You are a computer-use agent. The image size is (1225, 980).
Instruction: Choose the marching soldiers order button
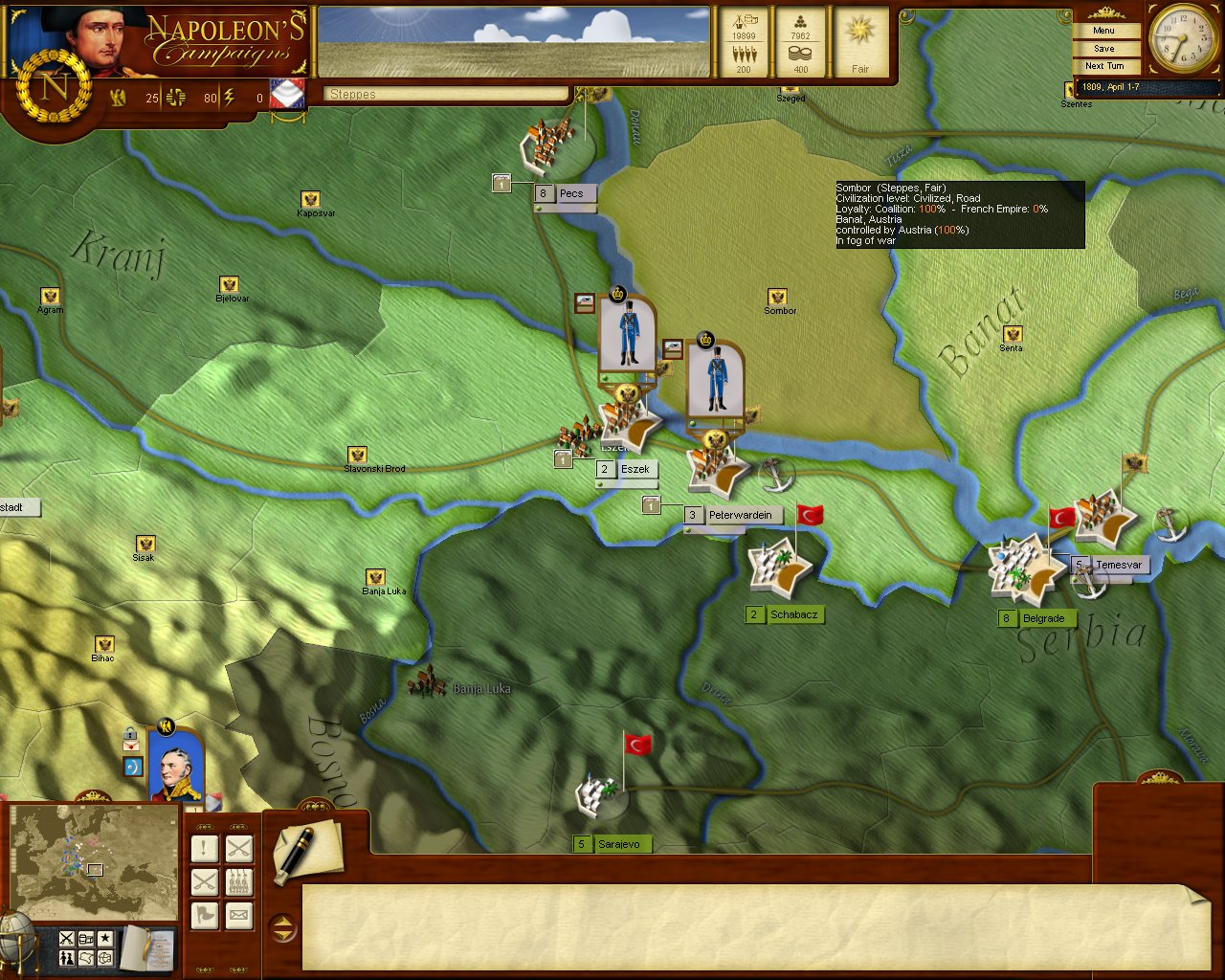click(239, 881)
